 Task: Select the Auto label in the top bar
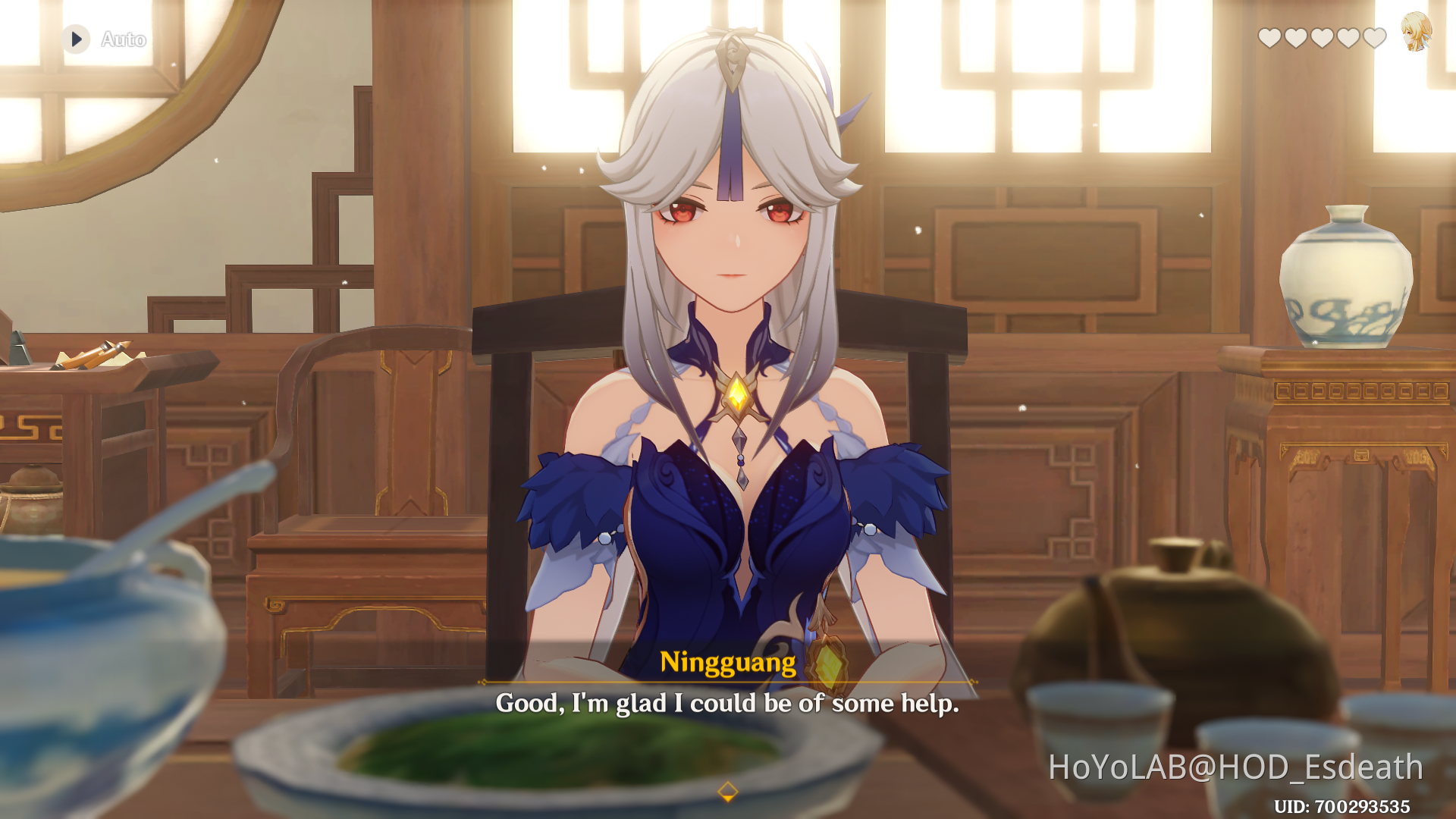tap(123, 39)
